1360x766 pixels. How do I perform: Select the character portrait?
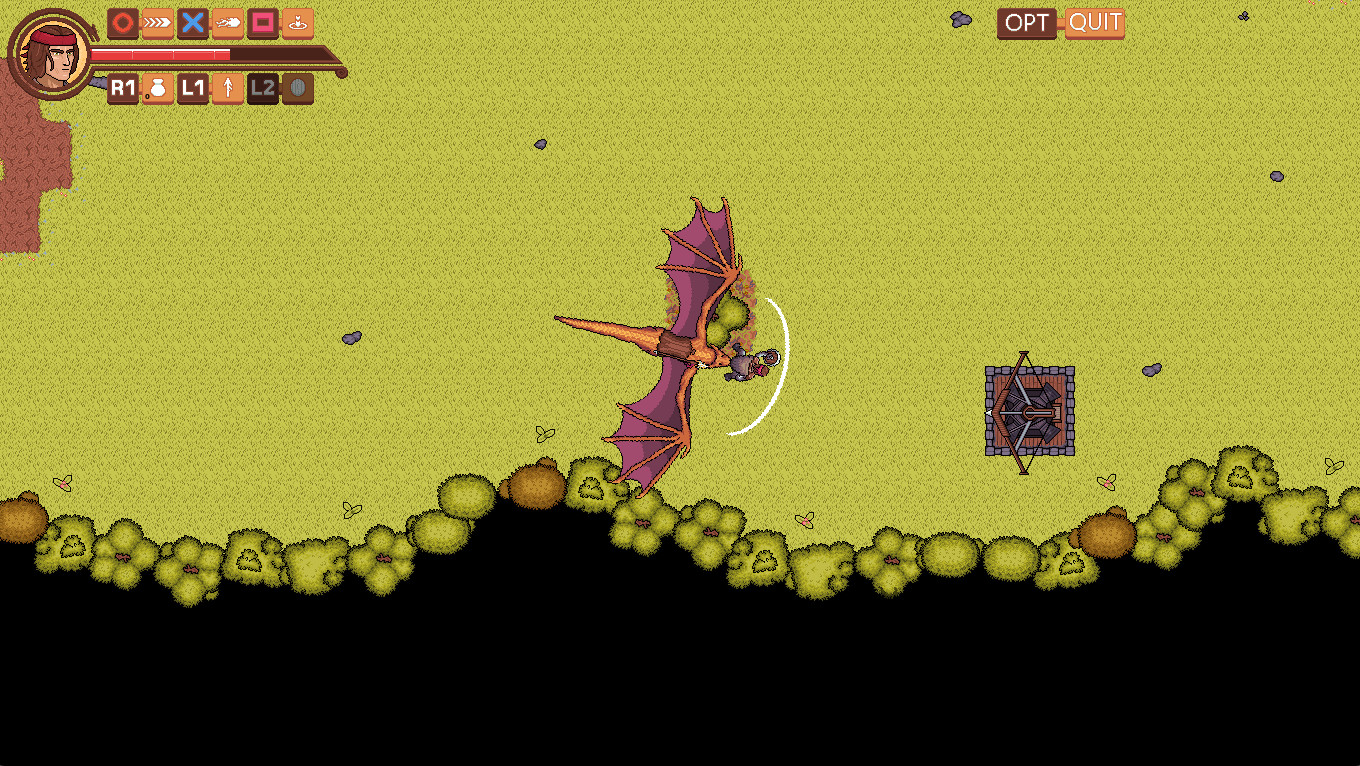[x=50, y=52]
